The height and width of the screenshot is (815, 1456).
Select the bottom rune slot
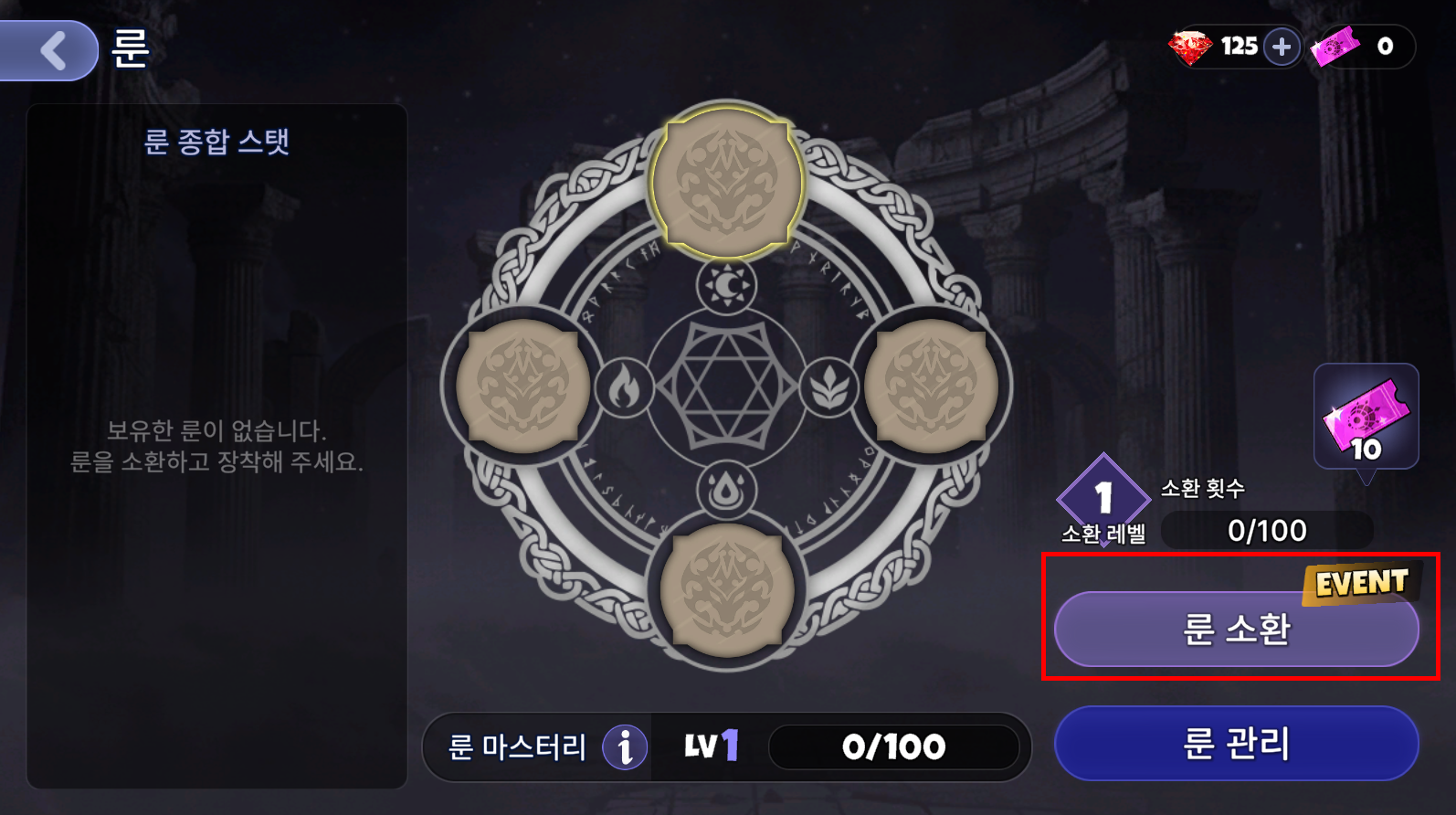(727, 590)
